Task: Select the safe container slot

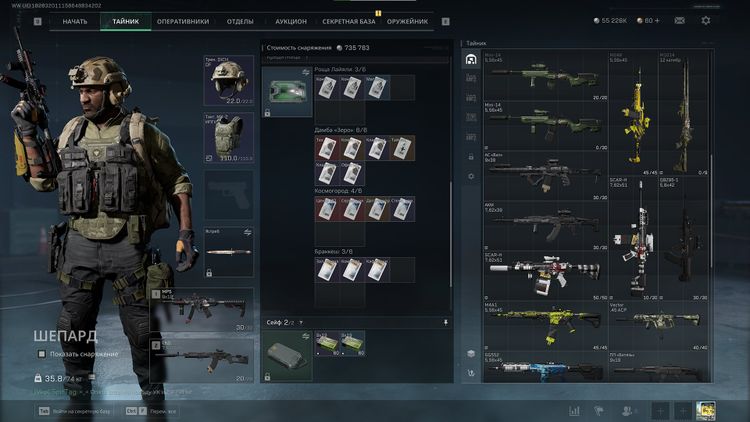Action: pos(287,356)
